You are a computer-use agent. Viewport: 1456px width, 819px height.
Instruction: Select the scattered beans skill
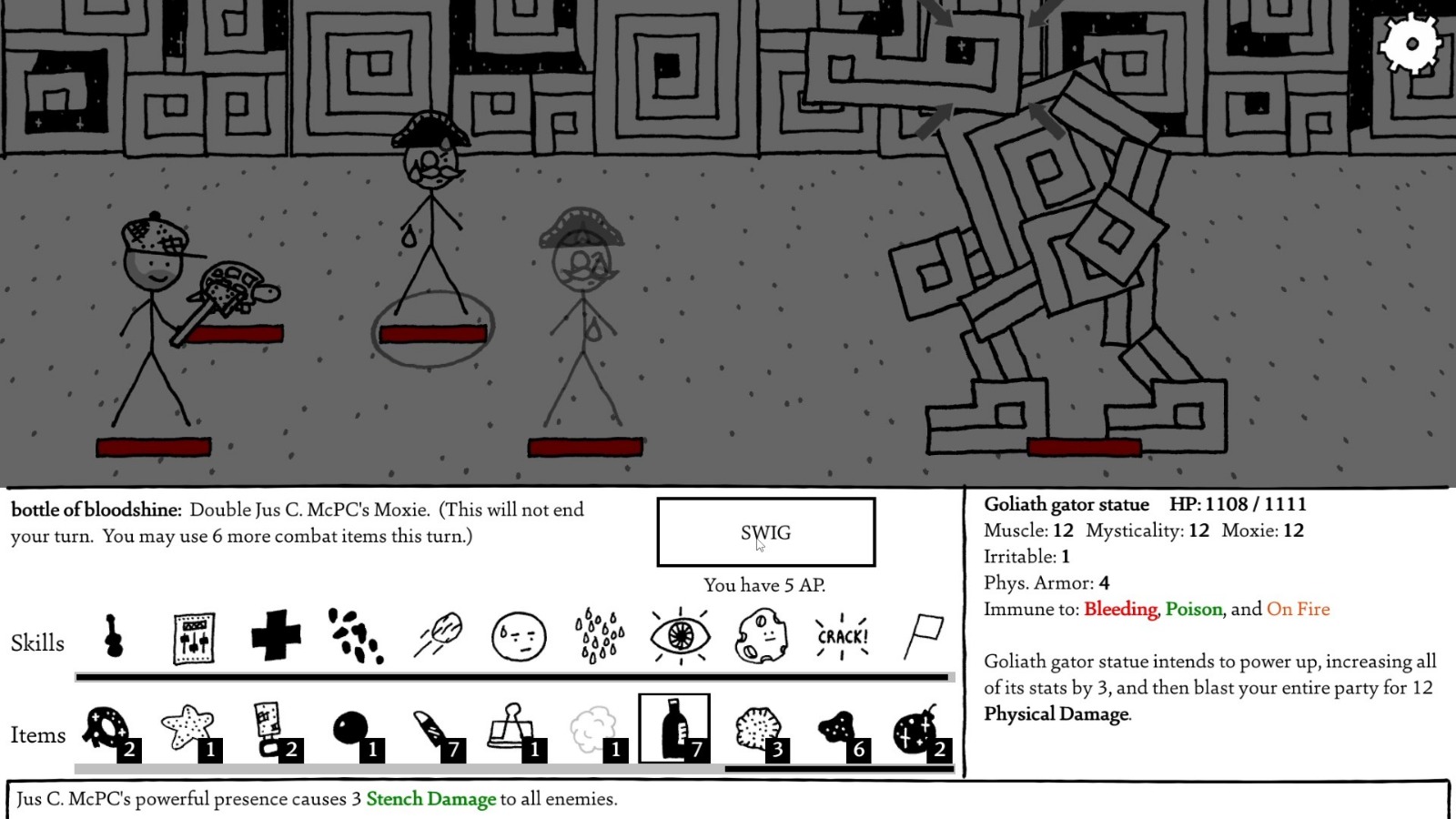pos(355,637)
